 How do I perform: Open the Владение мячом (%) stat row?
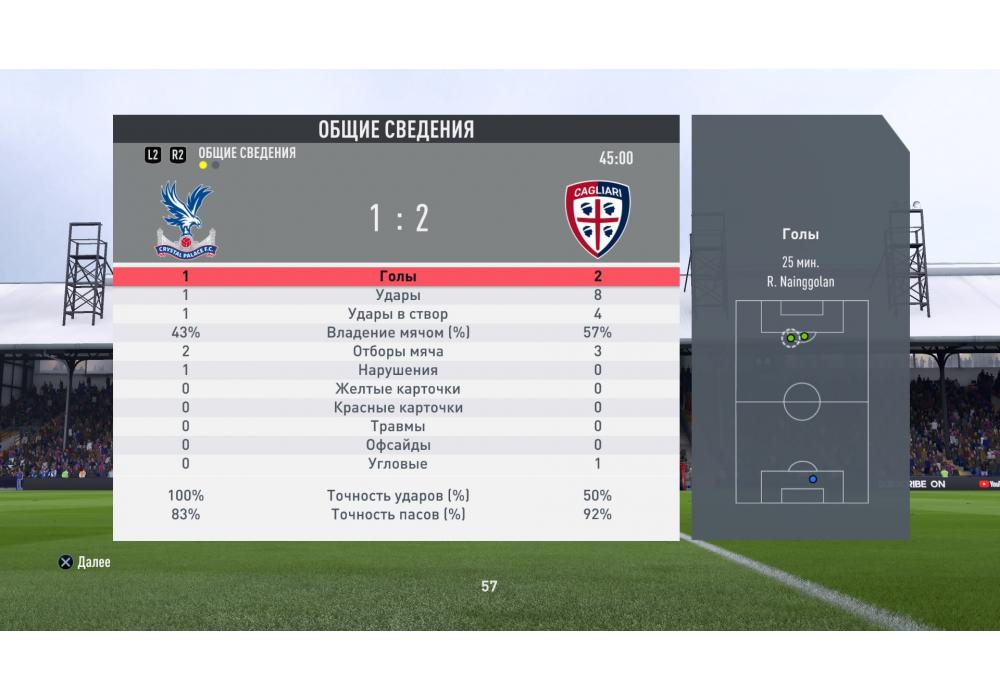397,333
